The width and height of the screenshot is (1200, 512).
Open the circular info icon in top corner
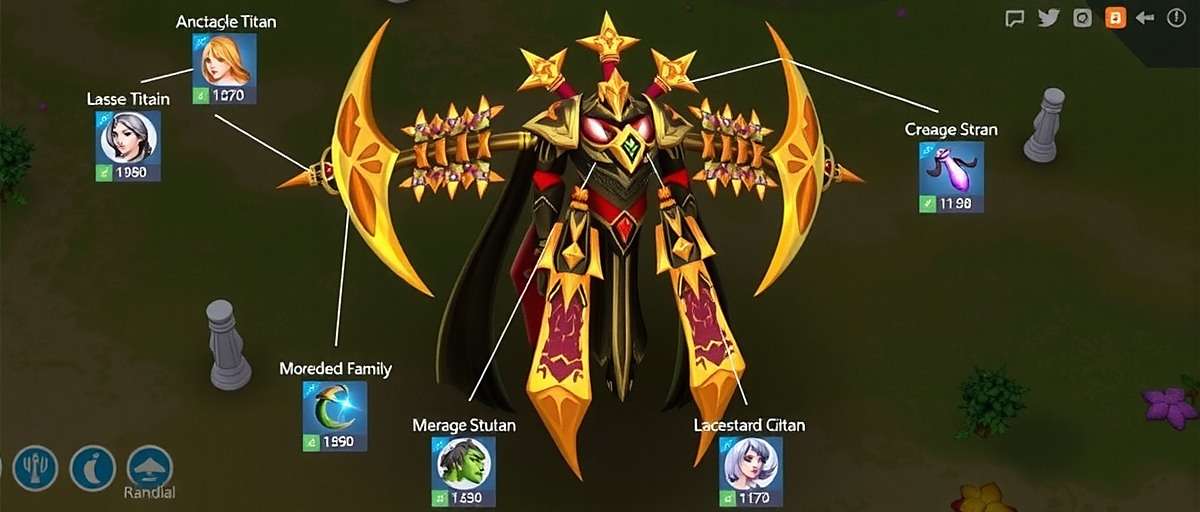1179,18
